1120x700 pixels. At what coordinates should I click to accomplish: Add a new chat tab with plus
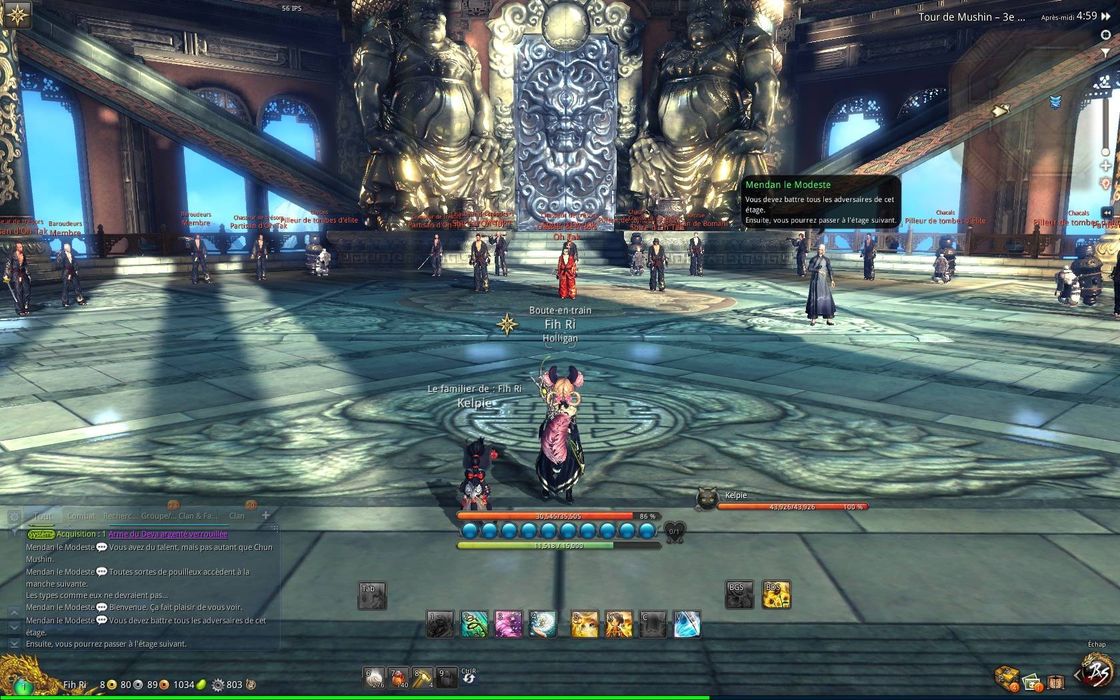click(x=266, y=515)
